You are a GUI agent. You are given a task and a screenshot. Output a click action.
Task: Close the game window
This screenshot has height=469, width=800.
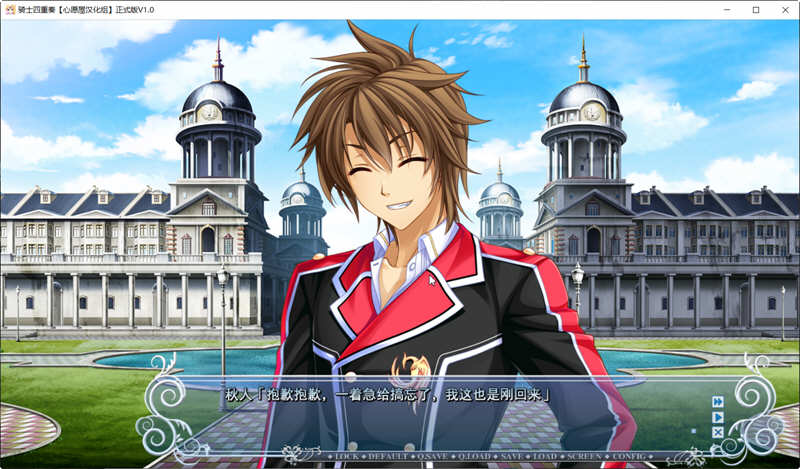784,9
